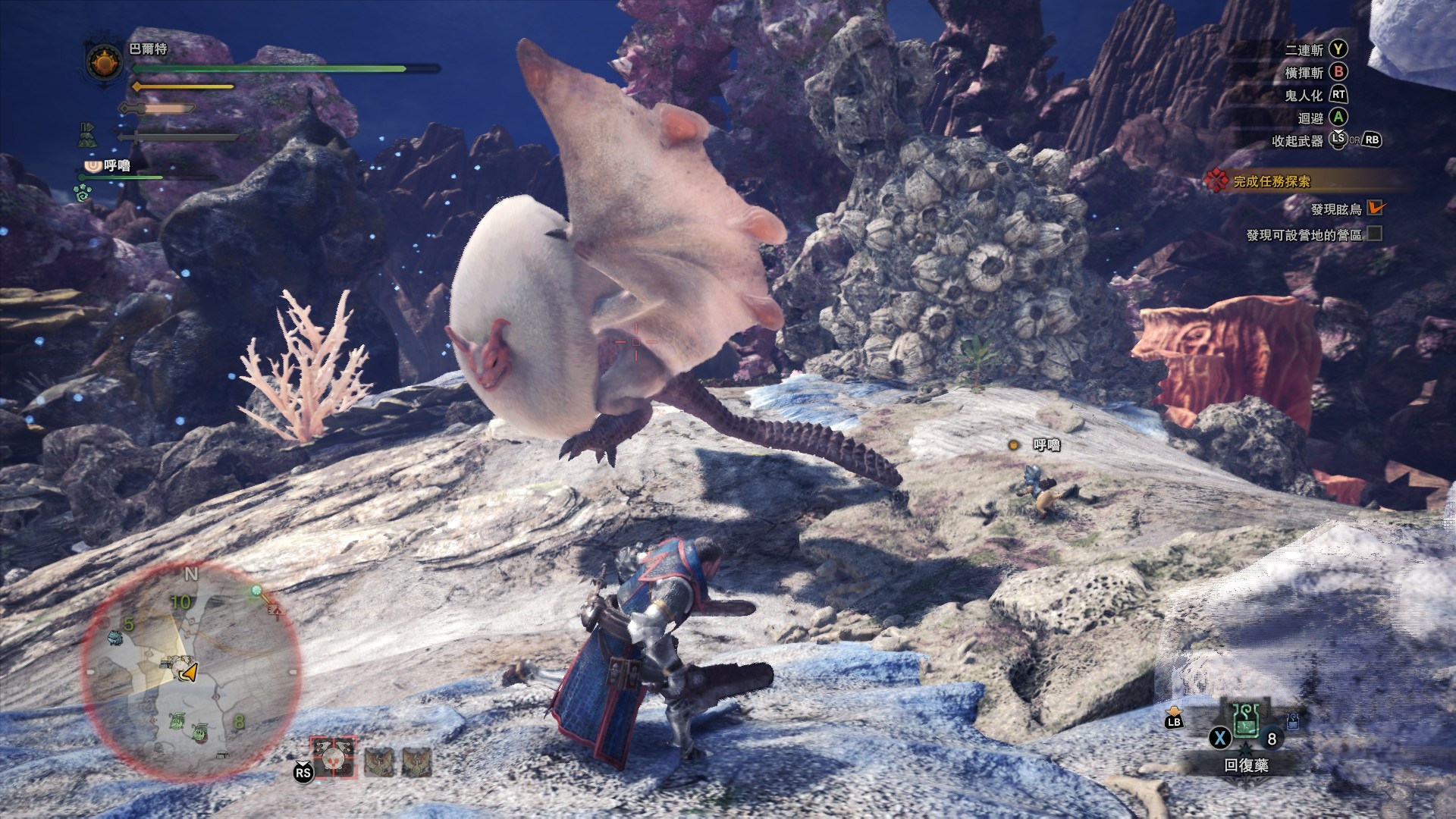Image resolution: width=1456 pixels, height=819 pixels.
Task: Click the 完成任務探索 quest objective header
Action: (x=1271, y=181)
